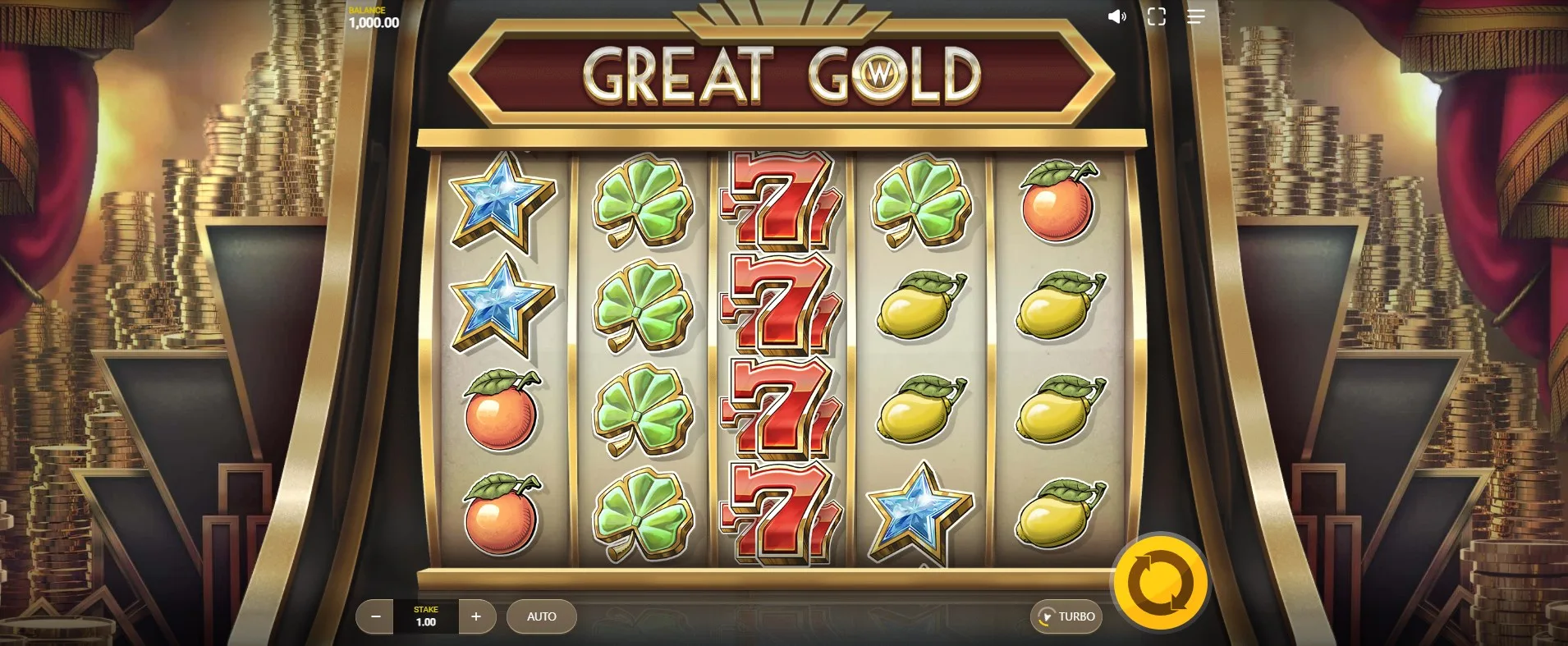Open the Auto spin options
Viewport: 1568px width, 646px height.
point(541,616)
